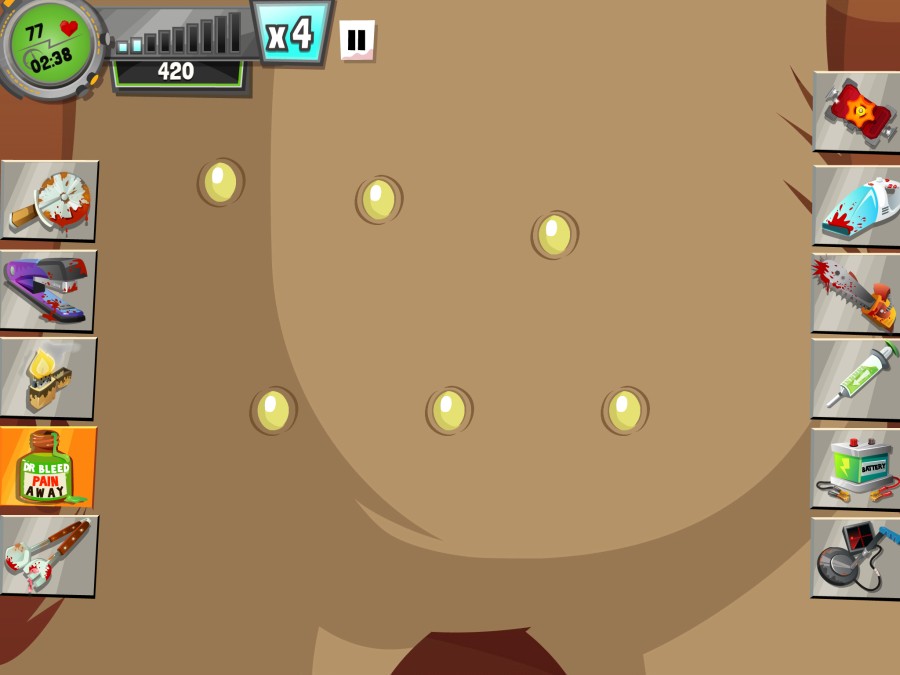
Task: Select the pizza cutter tool
Action: click(50, 200)
